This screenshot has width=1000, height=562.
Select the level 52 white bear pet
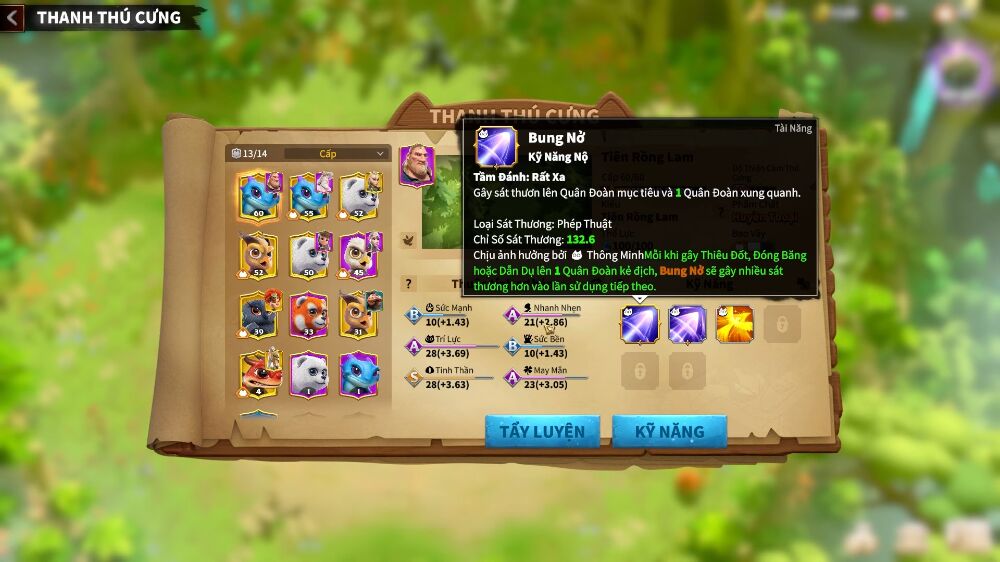[x=358, y=195]
